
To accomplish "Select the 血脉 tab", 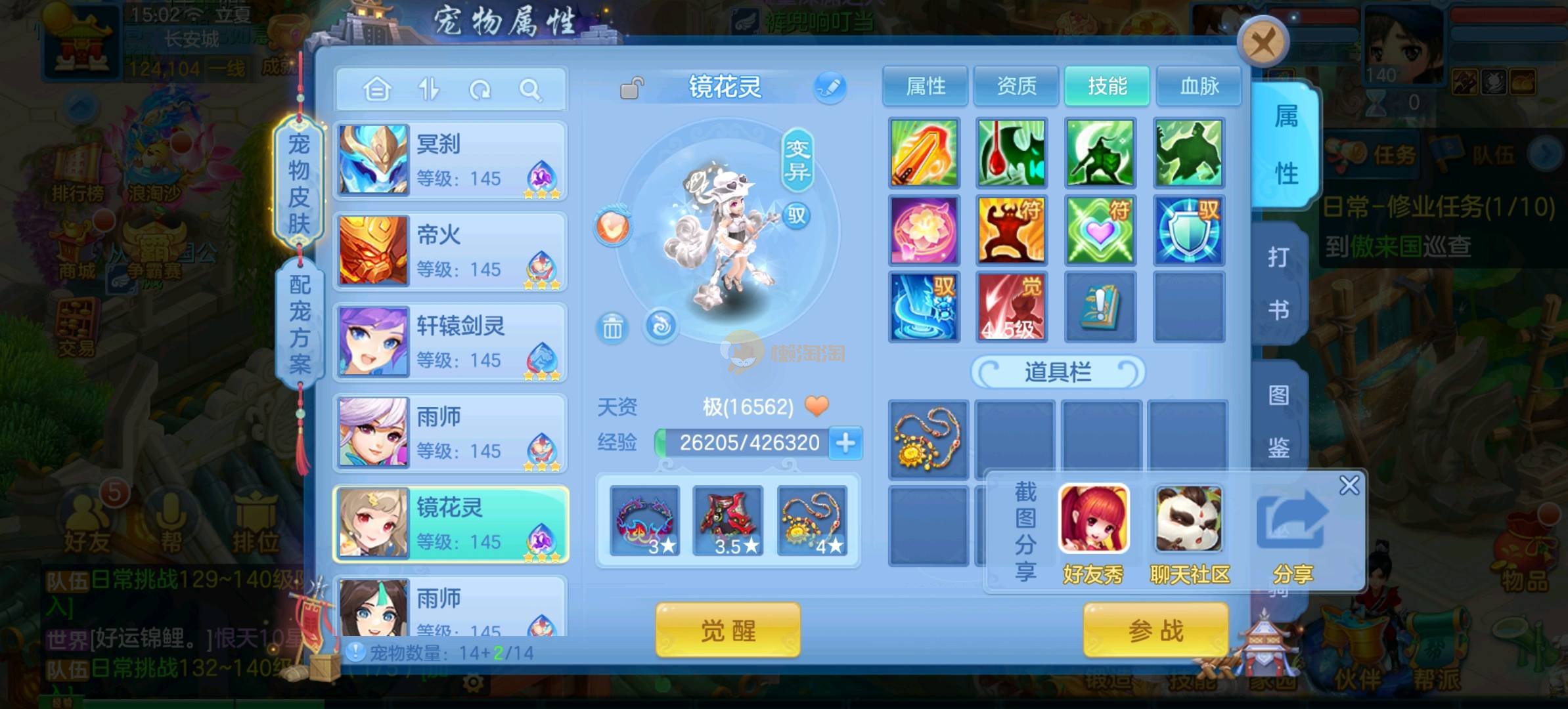I will coord(1199,86).
